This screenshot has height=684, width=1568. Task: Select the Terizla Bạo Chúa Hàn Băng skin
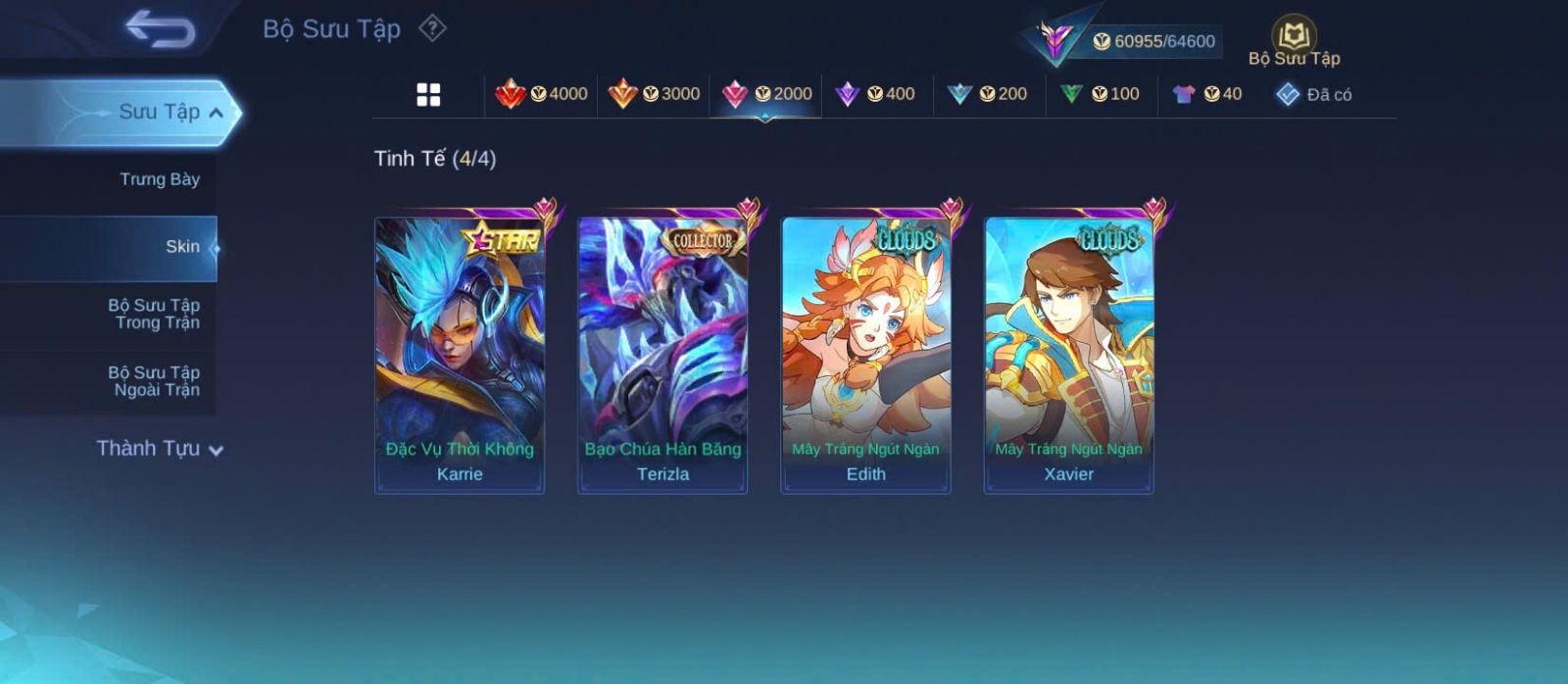pyautogui.click(x=662, y=355)
